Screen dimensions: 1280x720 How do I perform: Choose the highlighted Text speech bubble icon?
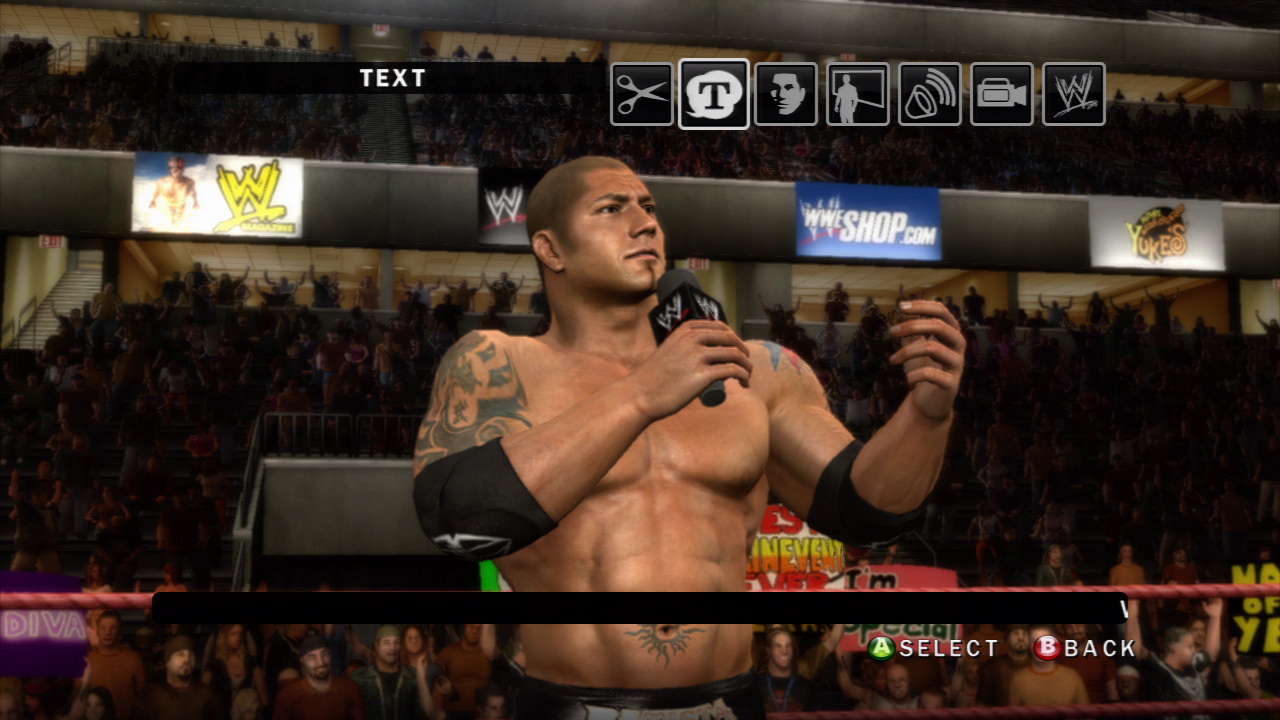pyautogui.click(x=713, y=94)
